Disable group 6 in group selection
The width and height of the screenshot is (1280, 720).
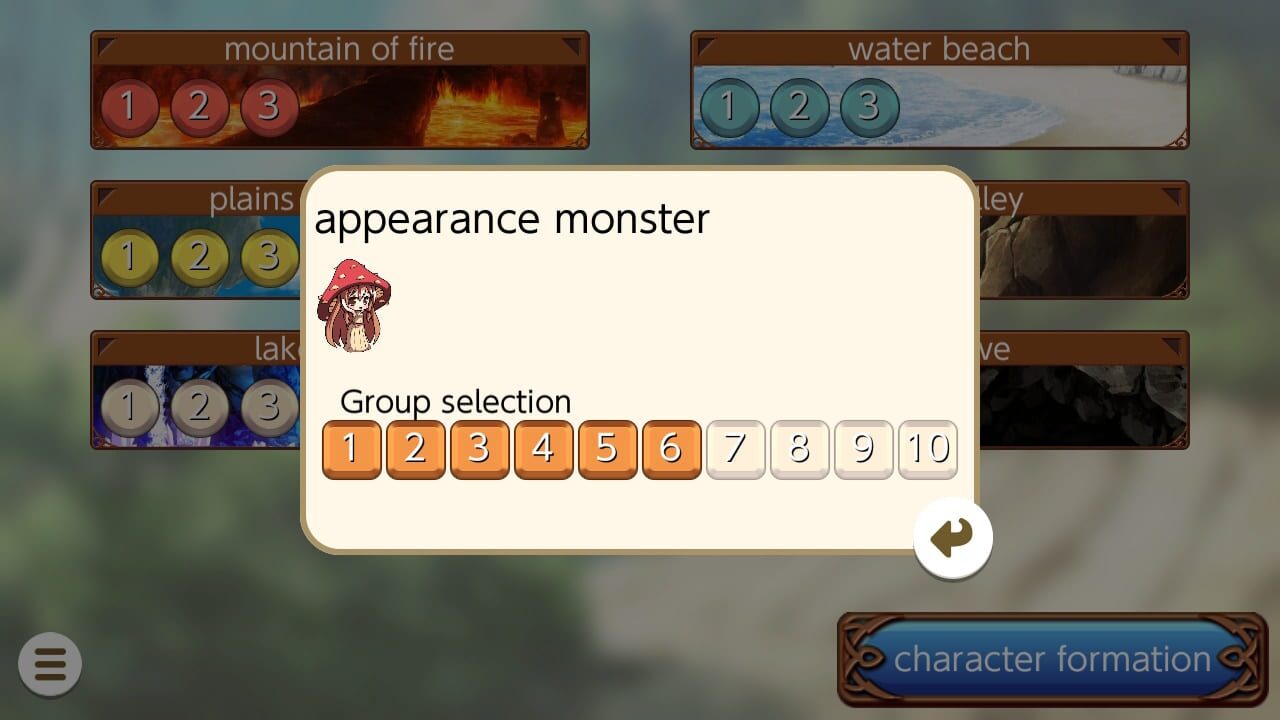point(672,450)
